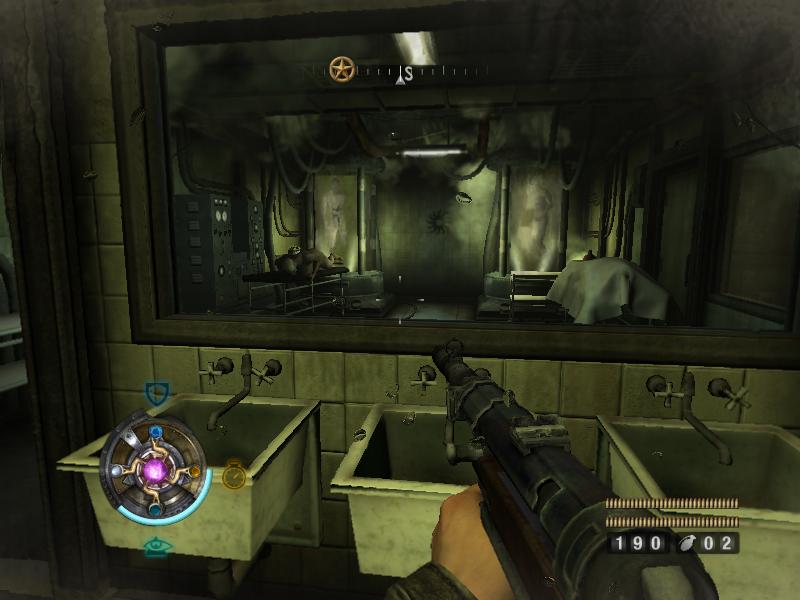Screen dimensions: 800x600
Task: Activate the blue shield Veil power icon
Action: coord(155,392)
